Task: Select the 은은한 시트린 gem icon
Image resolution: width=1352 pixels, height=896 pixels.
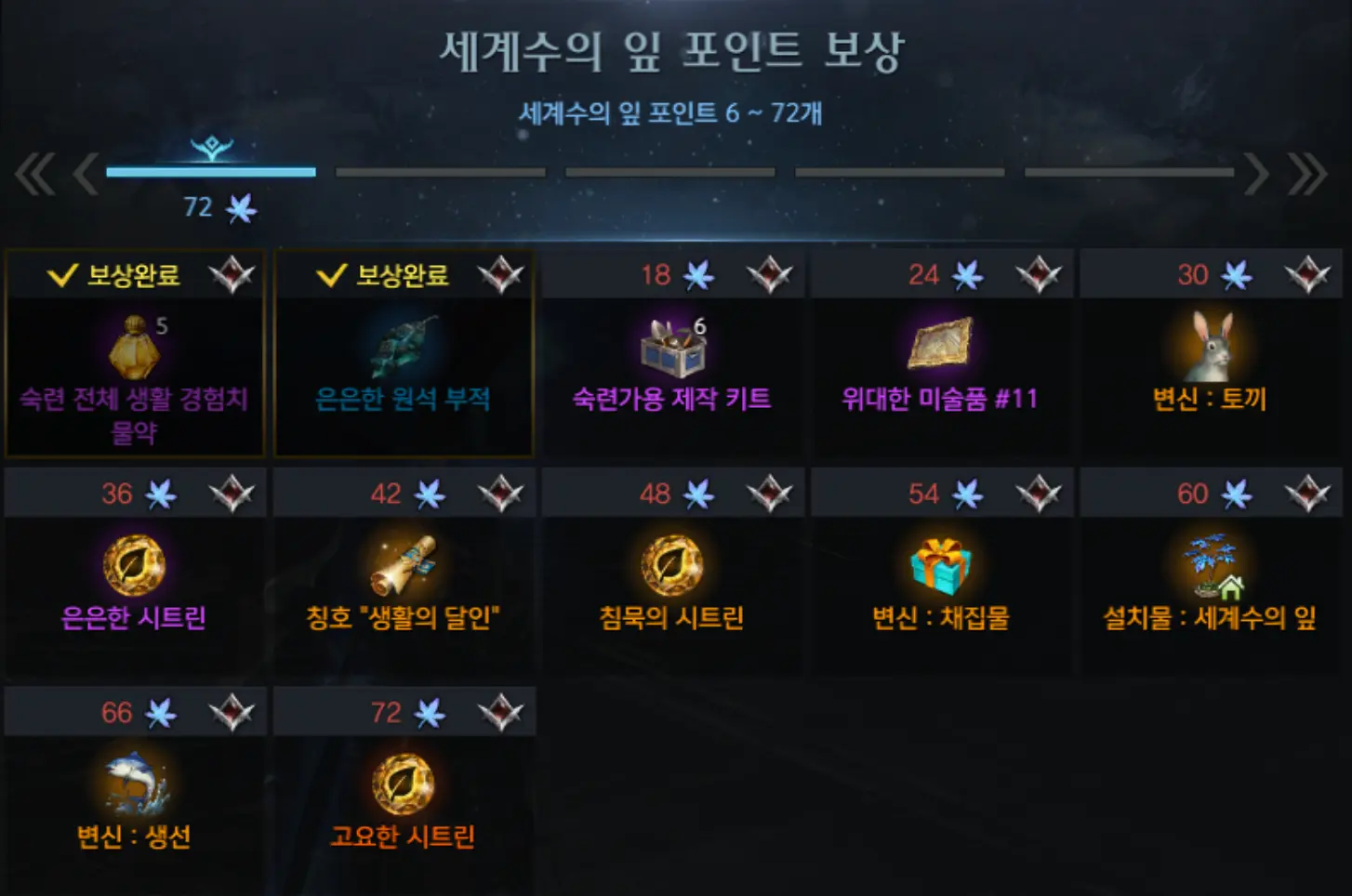Action: (x=135, y=564)
